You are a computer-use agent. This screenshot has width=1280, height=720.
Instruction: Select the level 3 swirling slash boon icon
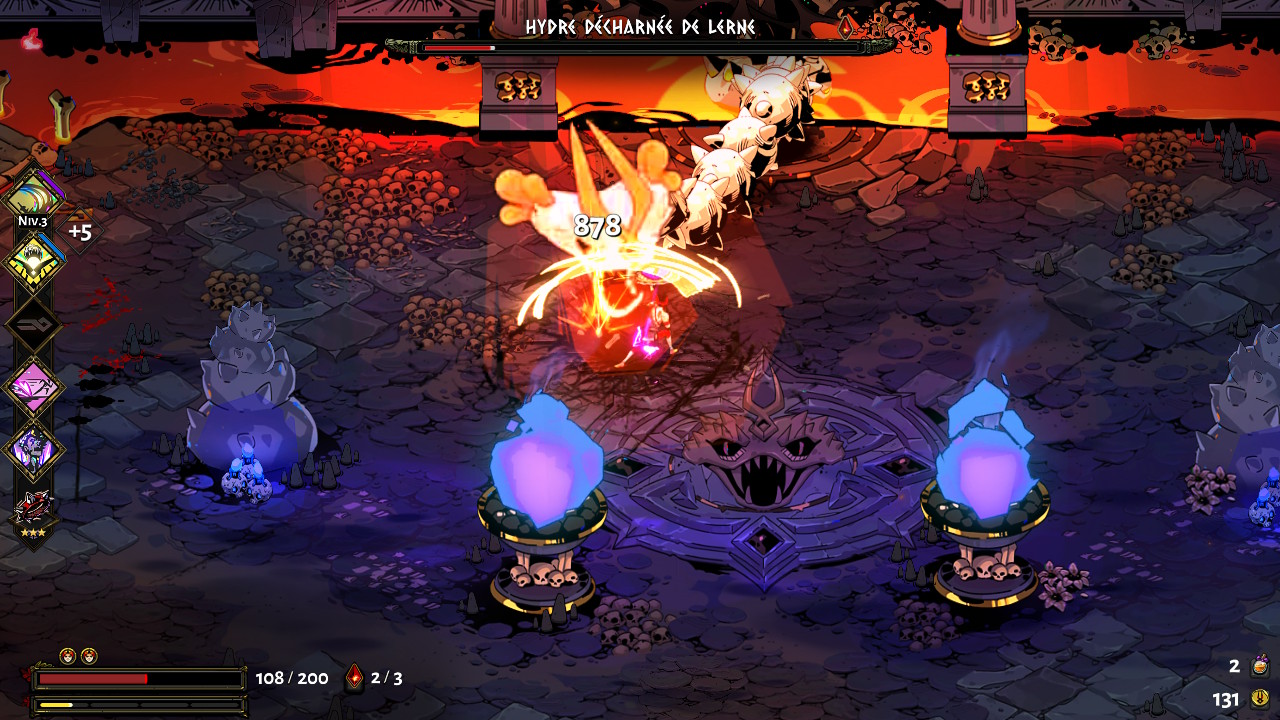tap(34, 194)
